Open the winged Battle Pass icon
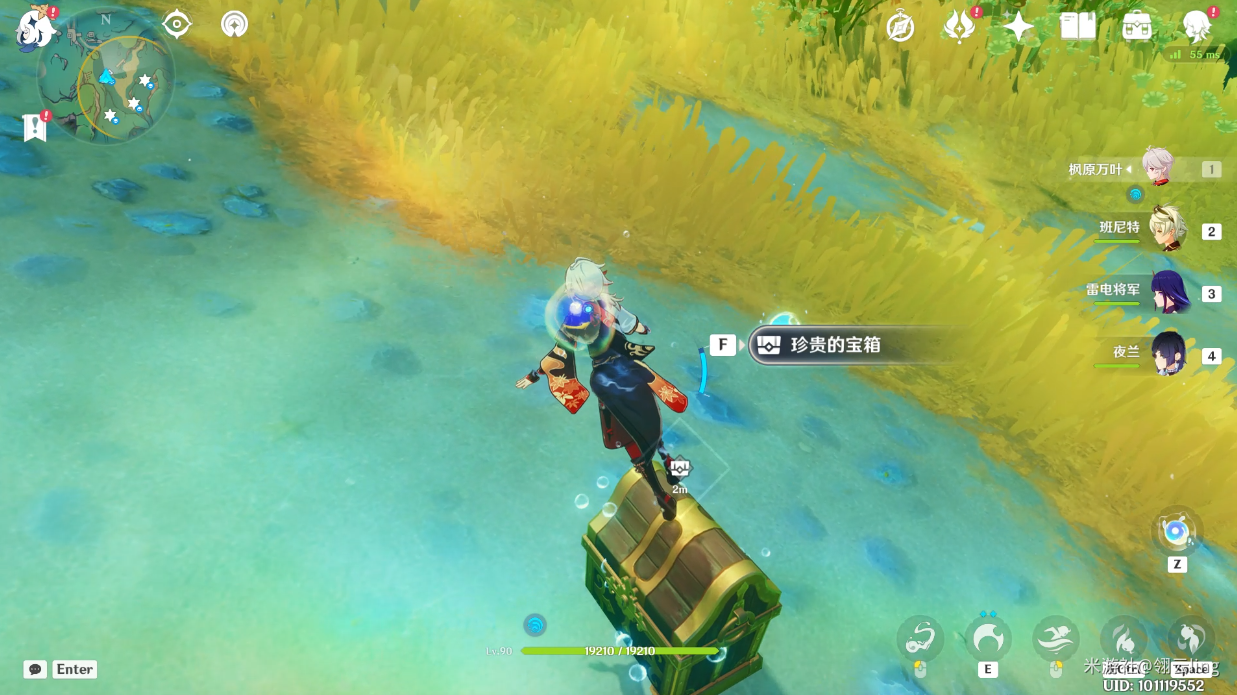The width and height of the screenshot is (1237, 695). 959,27
